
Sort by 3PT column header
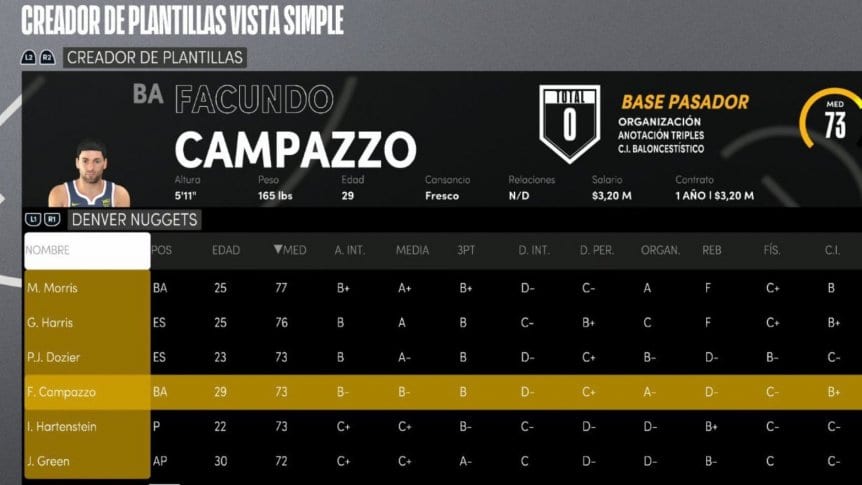[466, 250]
